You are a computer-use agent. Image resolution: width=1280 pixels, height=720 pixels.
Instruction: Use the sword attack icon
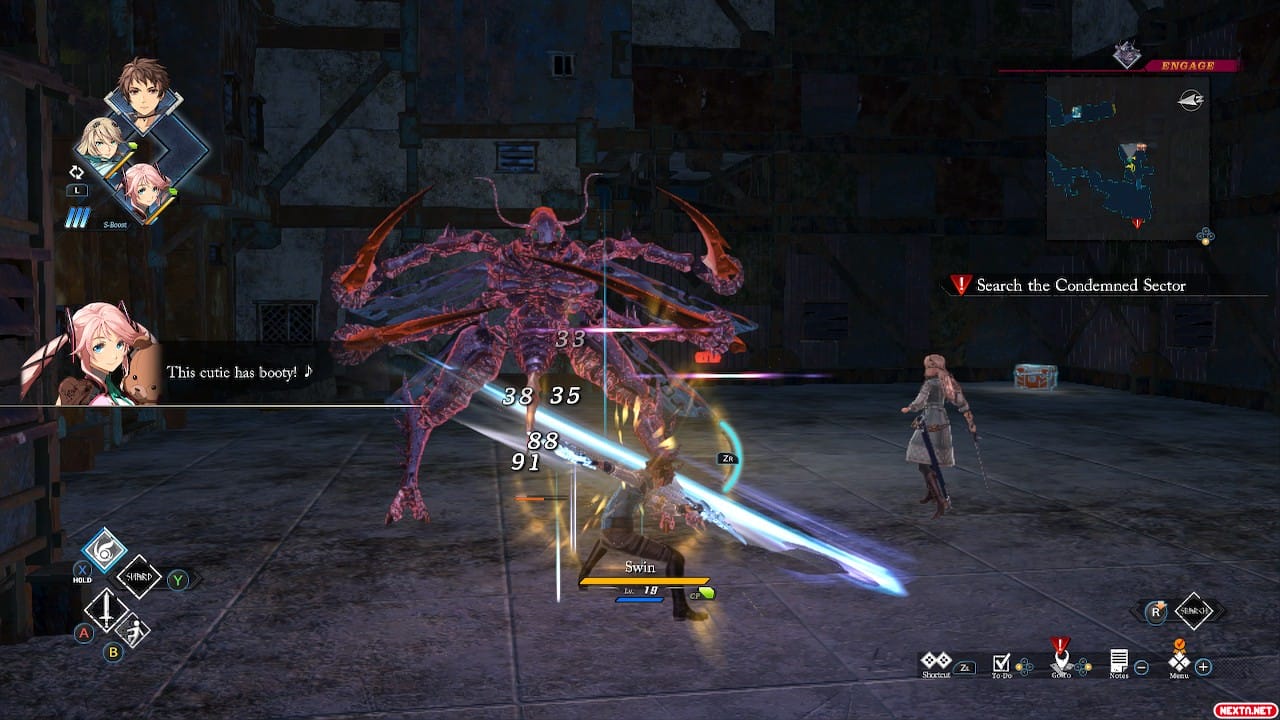point(105,608)
